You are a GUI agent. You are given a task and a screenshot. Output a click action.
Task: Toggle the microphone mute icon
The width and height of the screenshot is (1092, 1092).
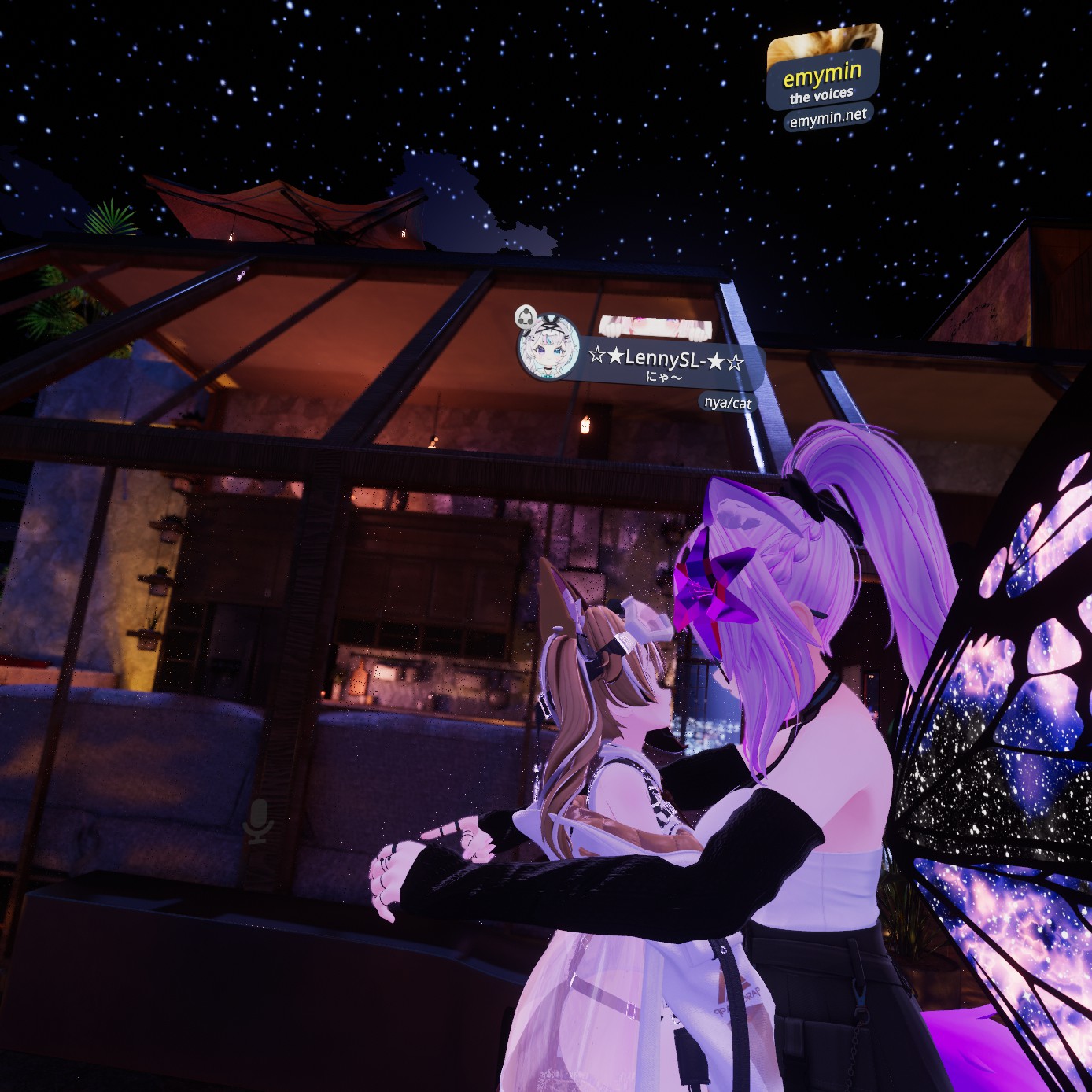tap(257, 821)
